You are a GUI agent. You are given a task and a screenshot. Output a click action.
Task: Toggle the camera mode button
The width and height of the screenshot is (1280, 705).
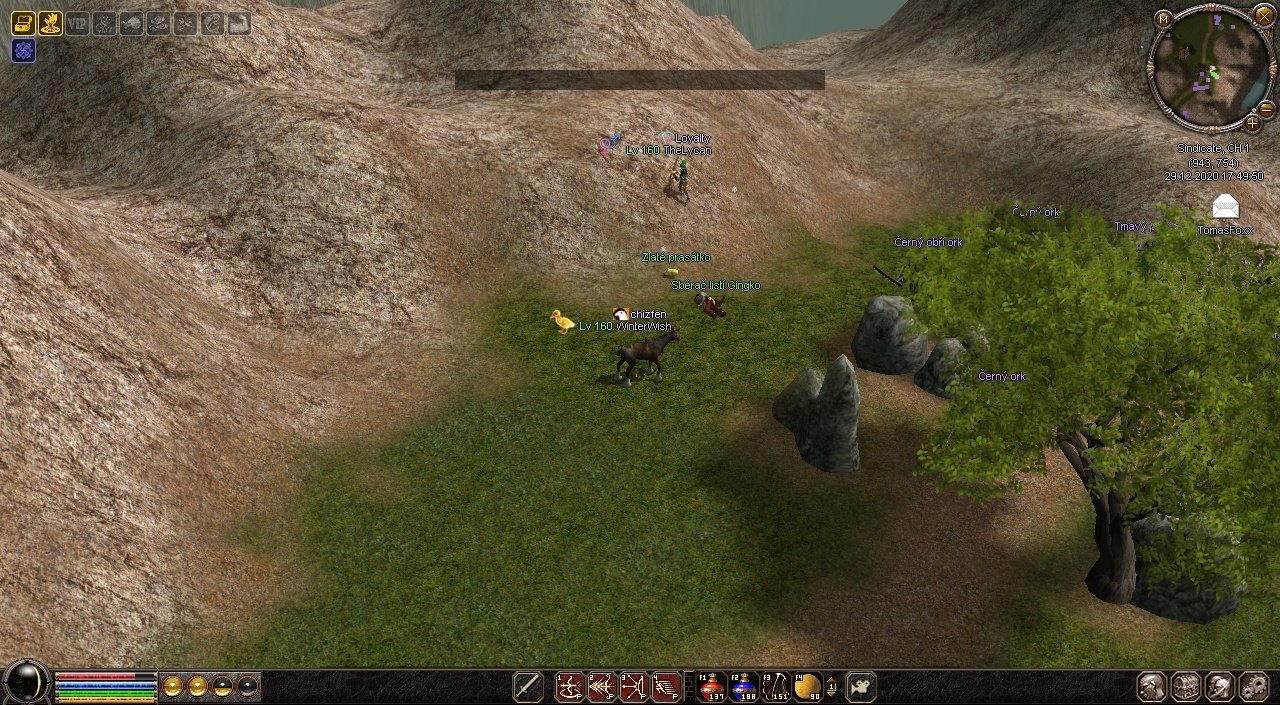860,686
